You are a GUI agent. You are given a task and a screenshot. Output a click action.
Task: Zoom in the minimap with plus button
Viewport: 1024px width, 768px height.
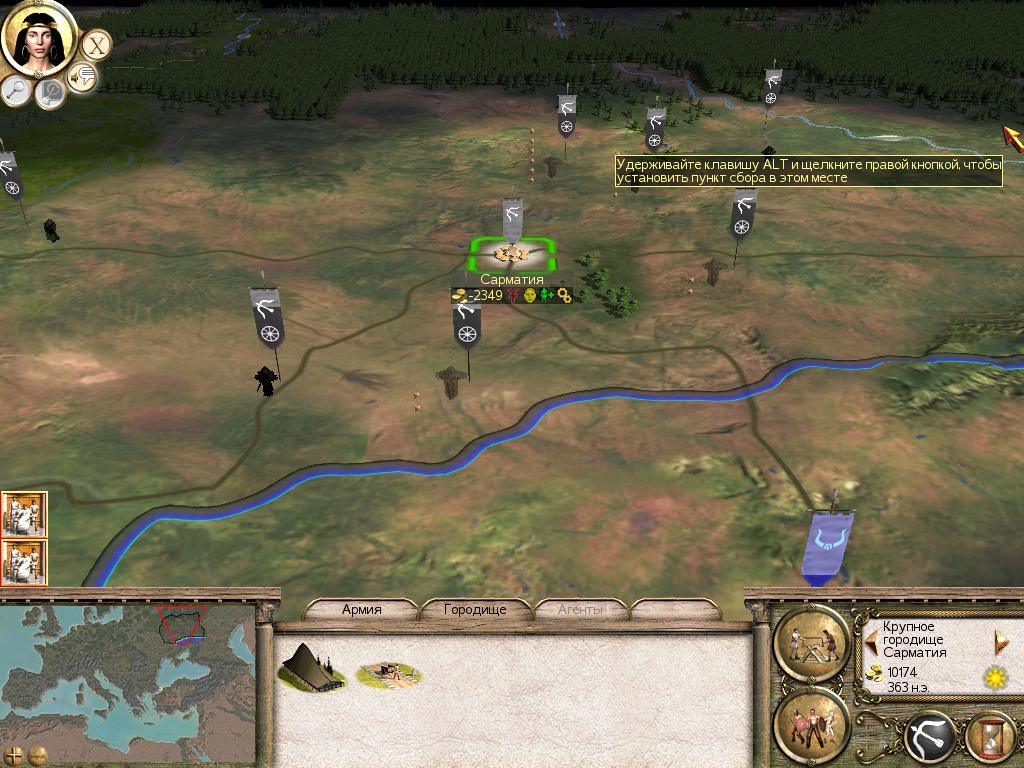click(x=14, y=754)
